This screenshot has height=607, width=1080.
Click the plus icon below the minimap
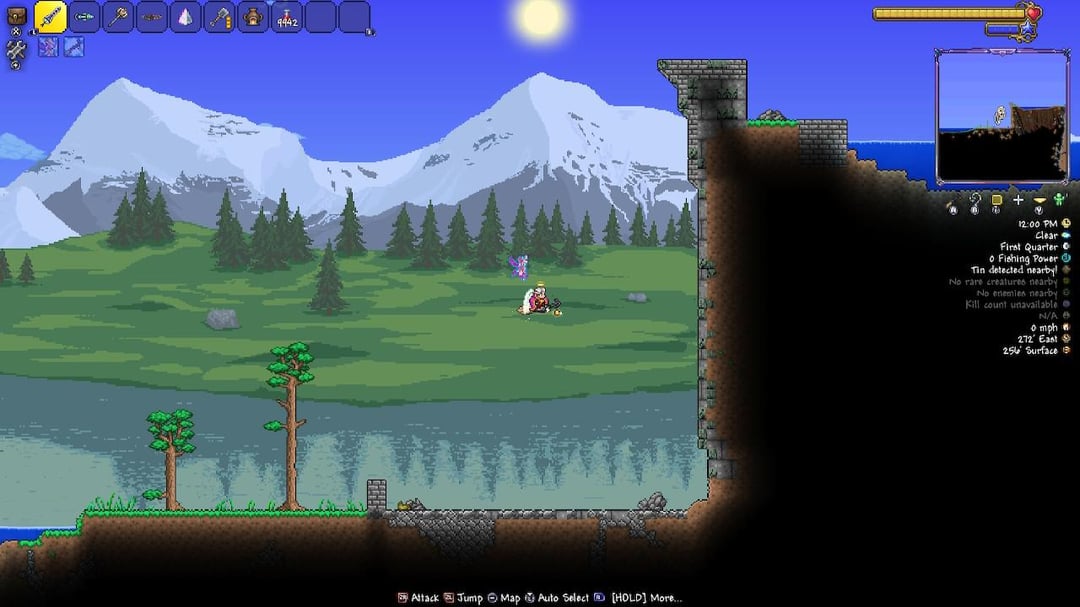[1018, 200]
